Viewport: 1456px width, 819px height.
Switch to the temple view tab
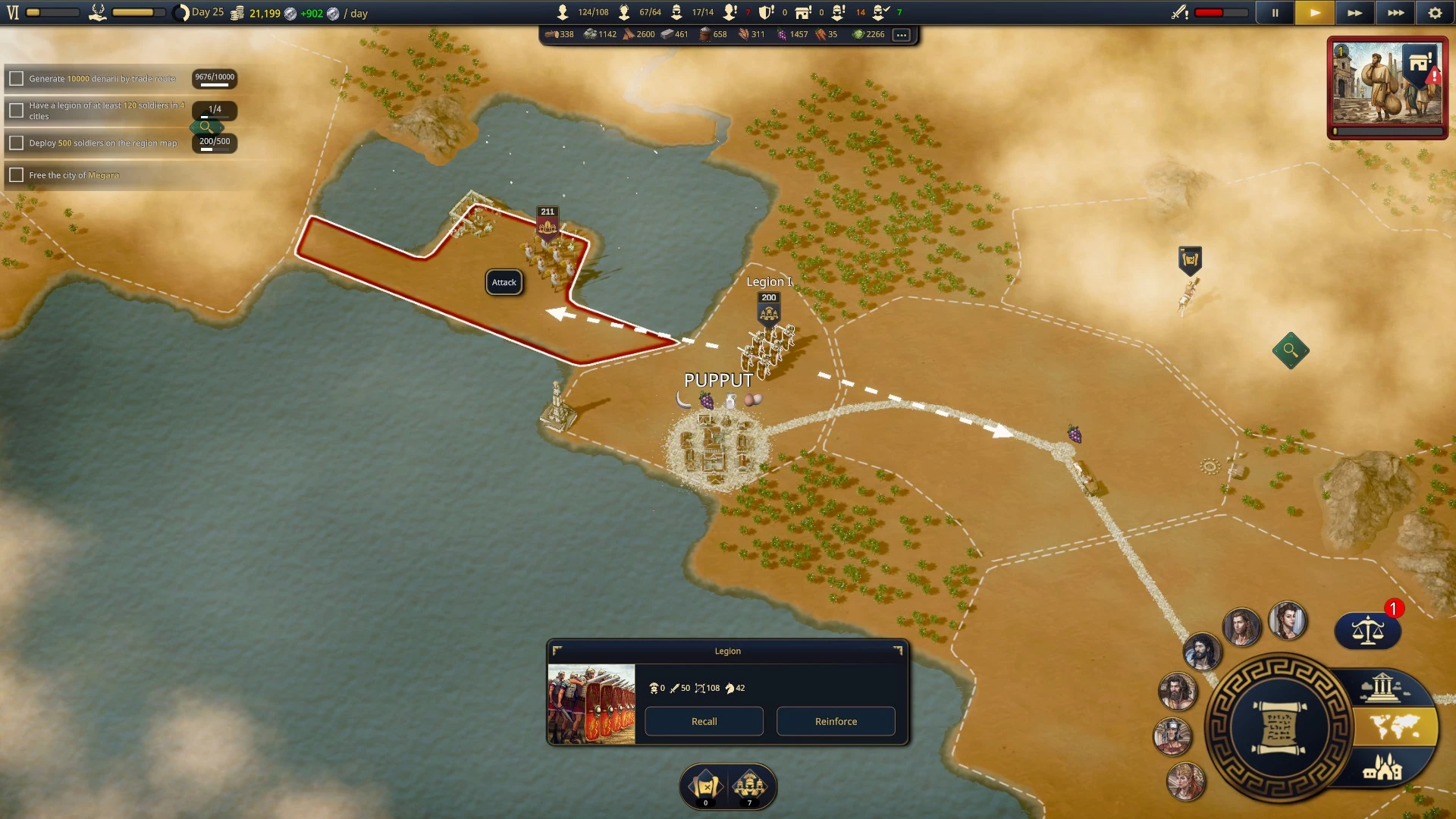click(x=1382, y=687)
